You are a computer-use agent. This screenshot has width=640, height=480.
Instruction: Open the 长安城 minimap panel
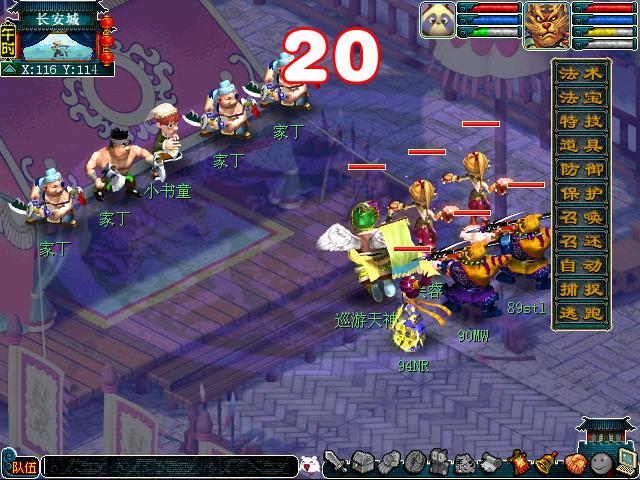(58, 40)
